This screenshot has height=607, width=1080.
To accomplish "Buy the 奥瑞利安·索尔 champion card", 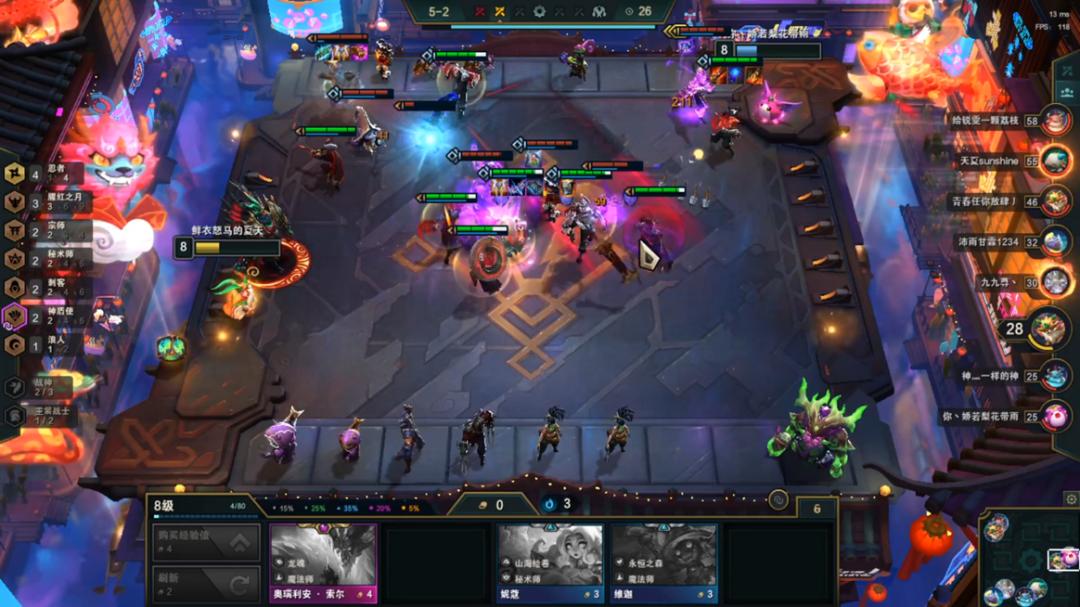I will (x=323, y=563).
